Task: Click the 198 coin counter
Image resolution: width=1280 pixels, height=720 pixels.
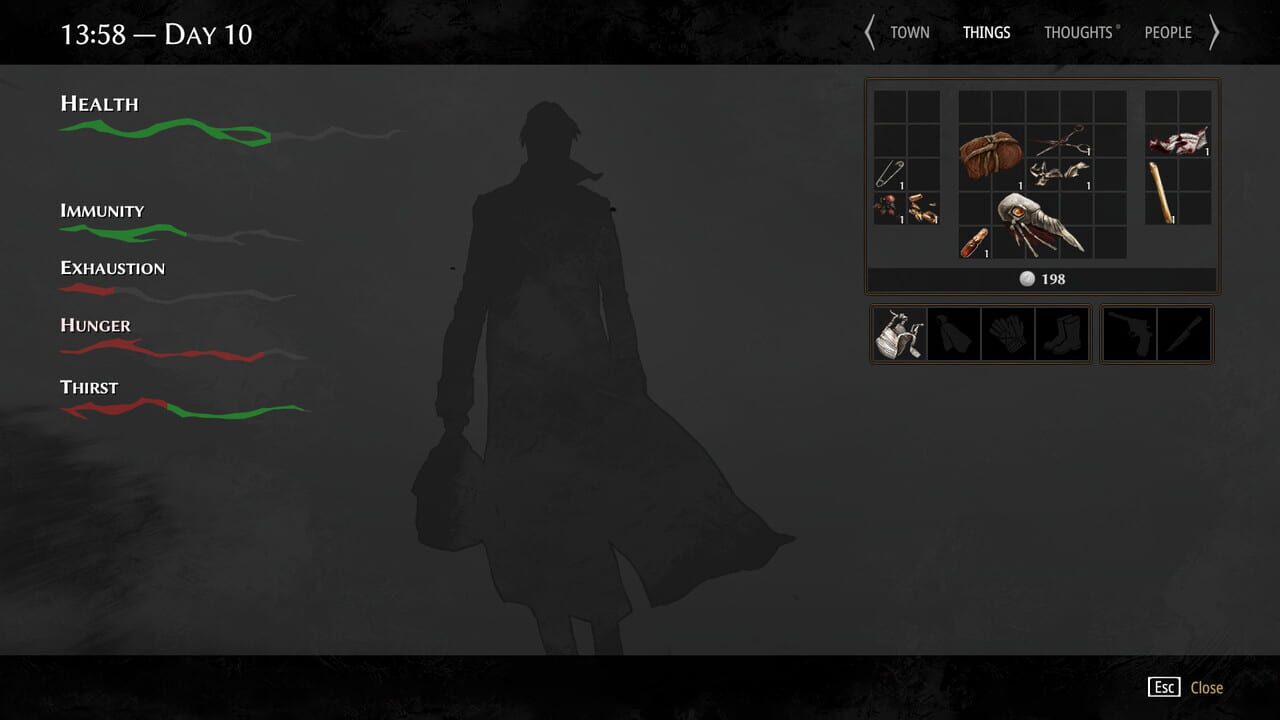Action: coord(1043,279)
